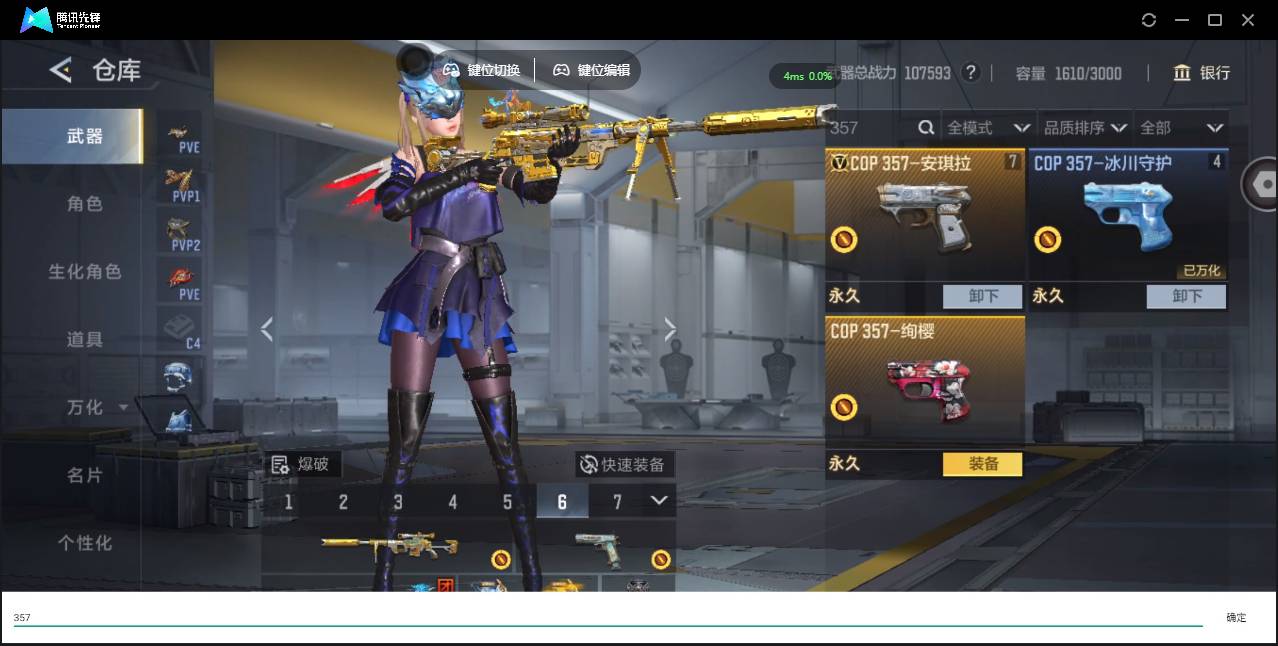Open the 快速装备 quick equip option

click(624, 464)
